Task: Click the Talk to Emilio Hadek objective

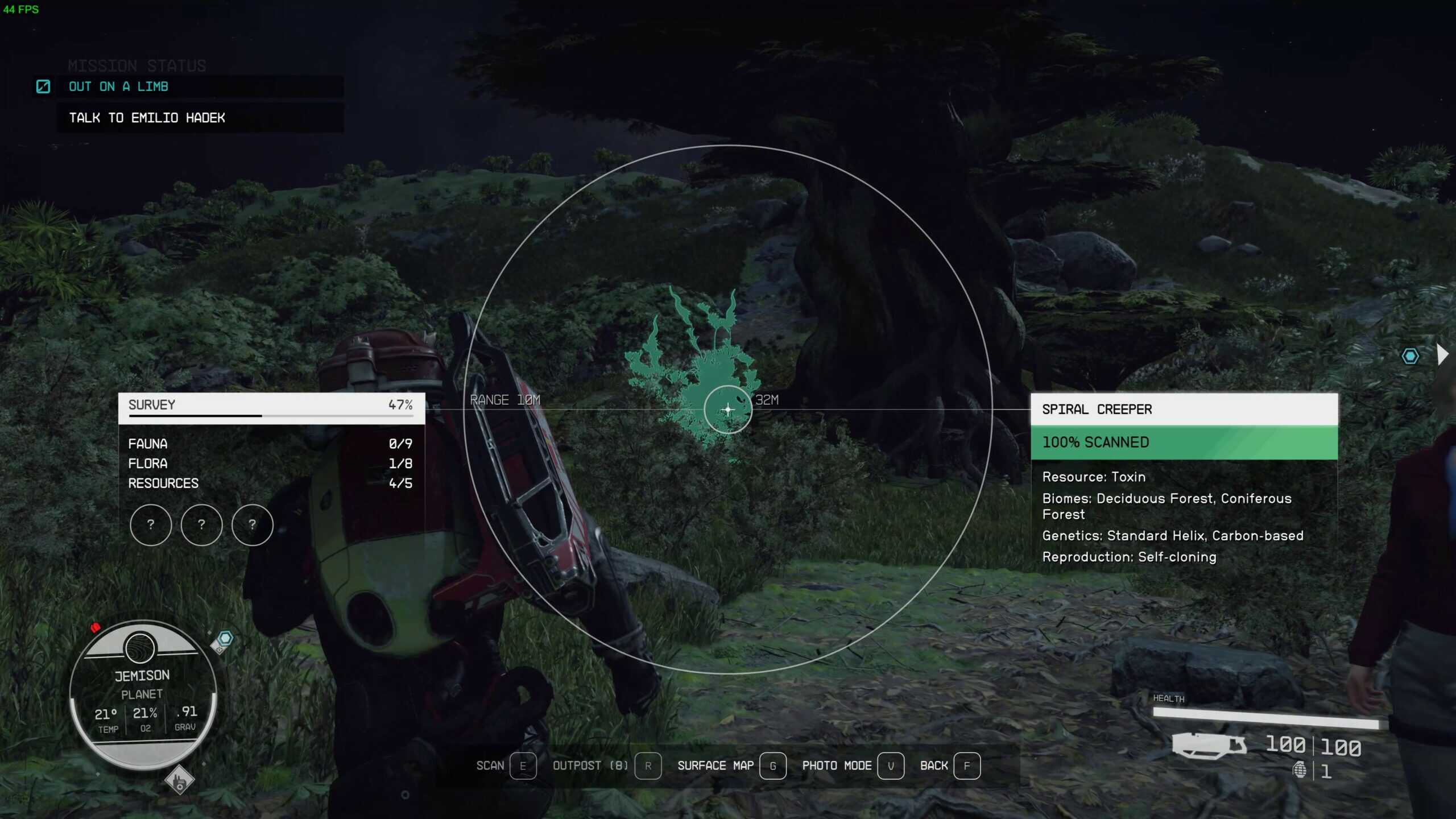Action: (x=147, y=118)
